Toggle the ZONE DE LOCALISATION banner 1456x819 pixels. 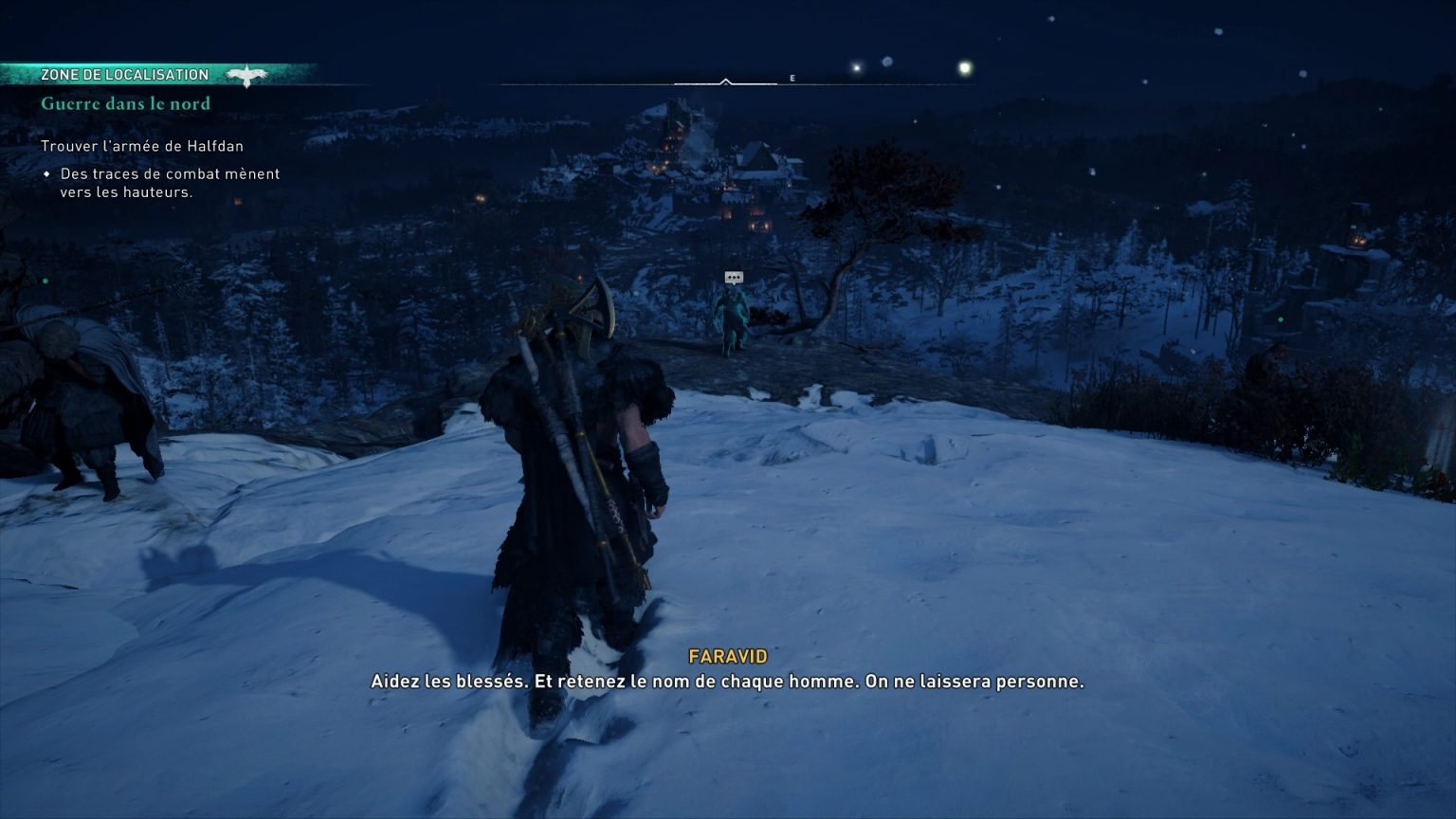tap(123, 74)
